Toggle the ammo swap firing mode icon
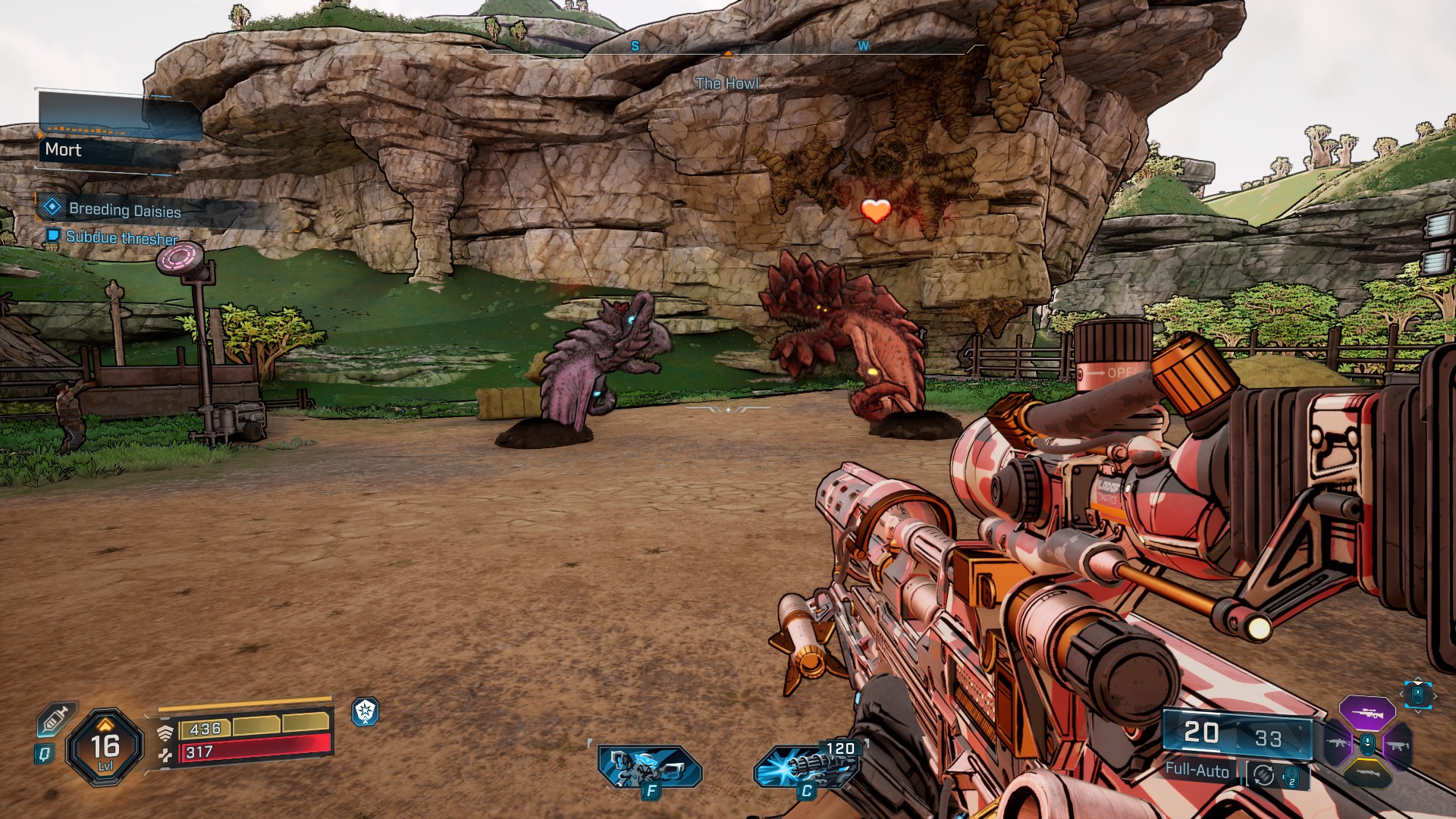The height and width of the screenshot is (819, 1456). tap(1264, 775)
